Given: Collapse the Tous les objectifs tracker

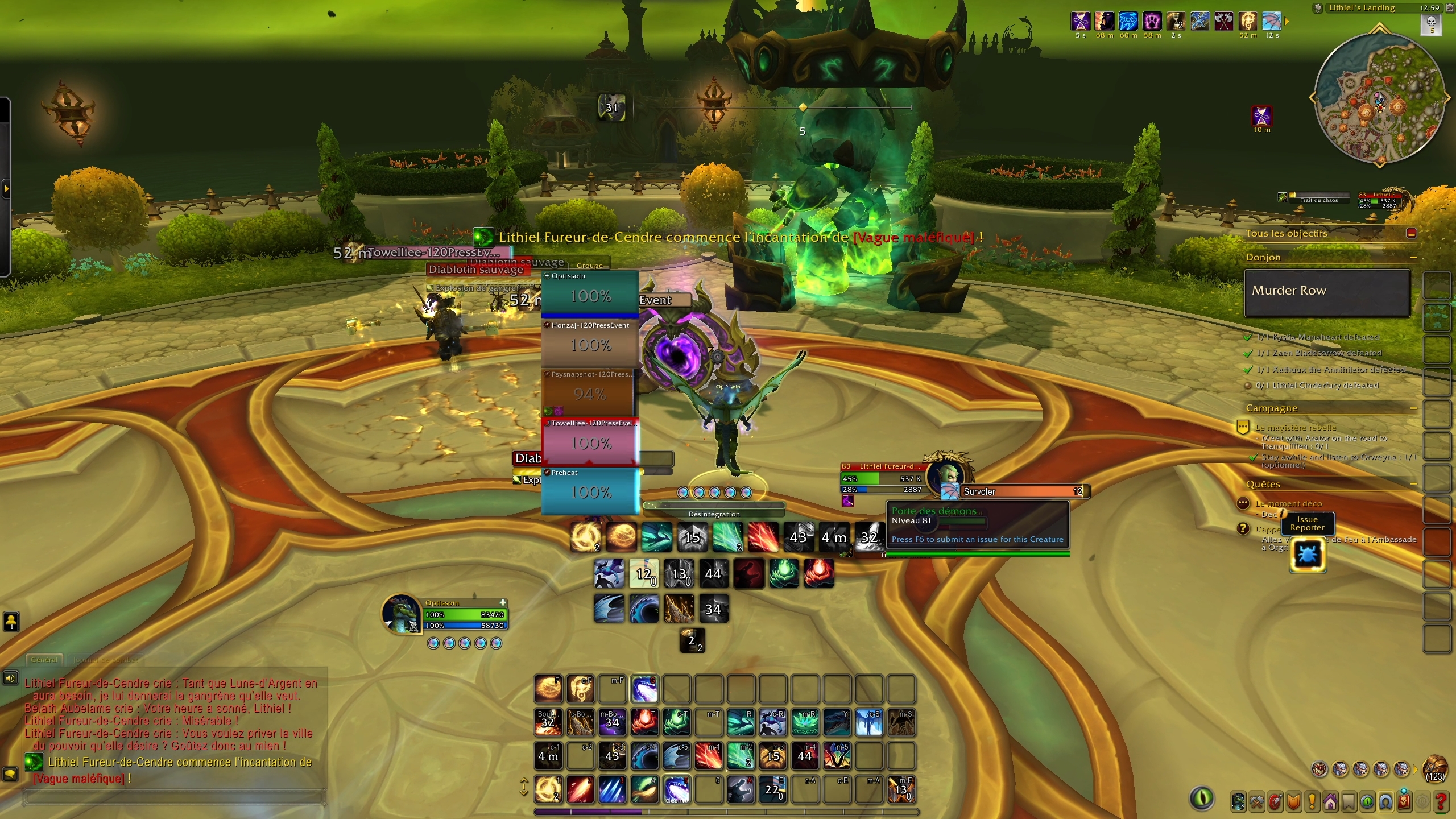Looking at the screenshot, I should 1411,232.
